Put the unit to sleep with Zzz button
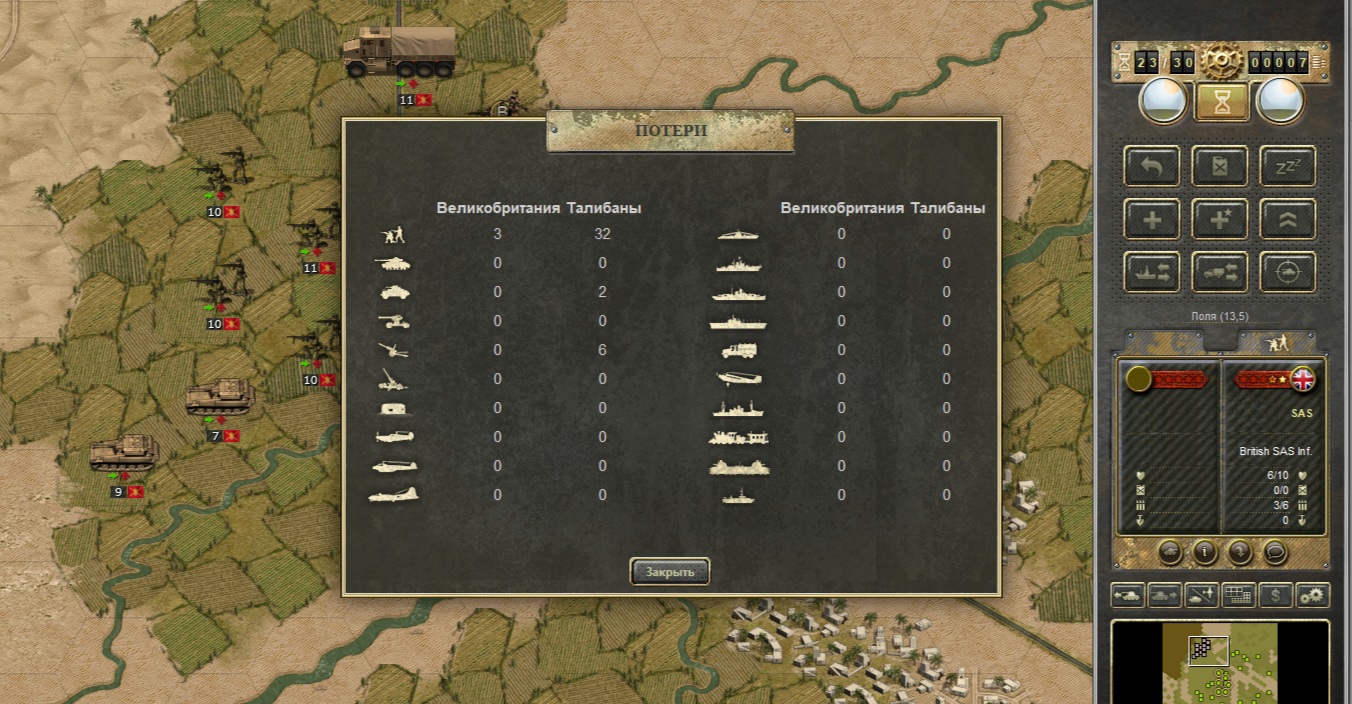Viewport: 1352px width, 704px height. point(1287,166)
